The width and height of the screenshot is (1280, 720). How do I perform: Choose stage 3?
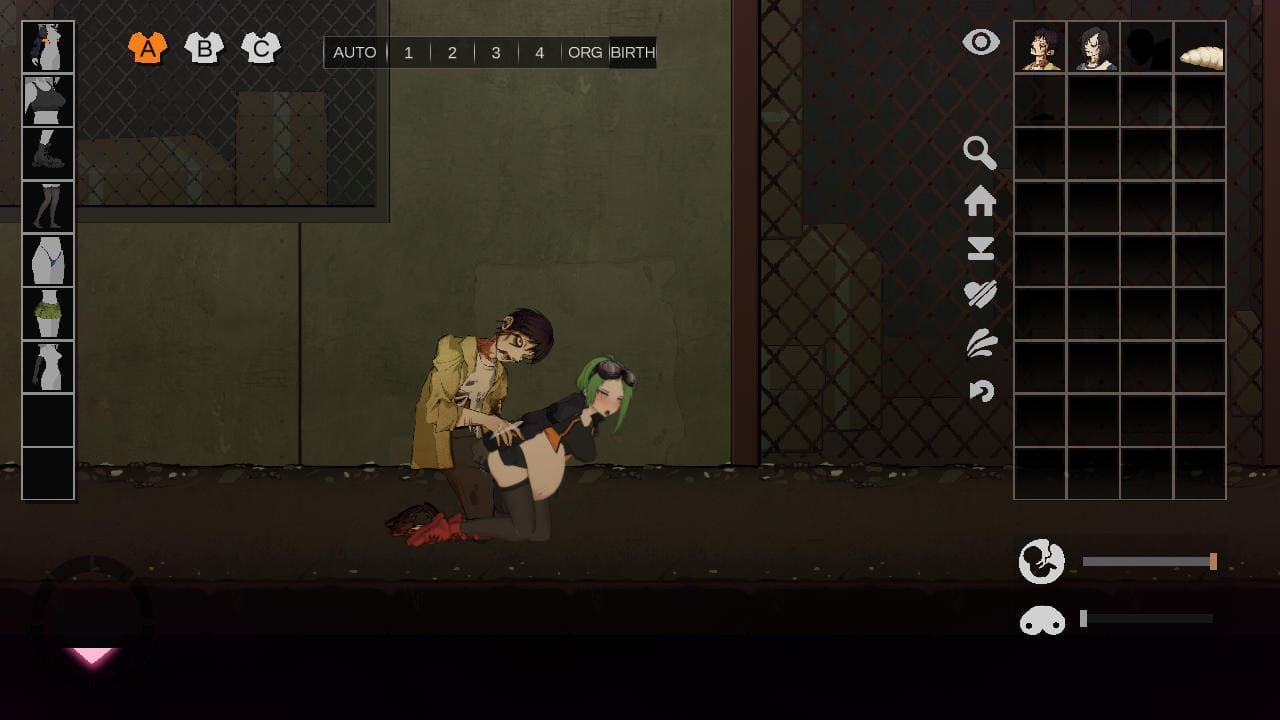click(x=496, y=53)
